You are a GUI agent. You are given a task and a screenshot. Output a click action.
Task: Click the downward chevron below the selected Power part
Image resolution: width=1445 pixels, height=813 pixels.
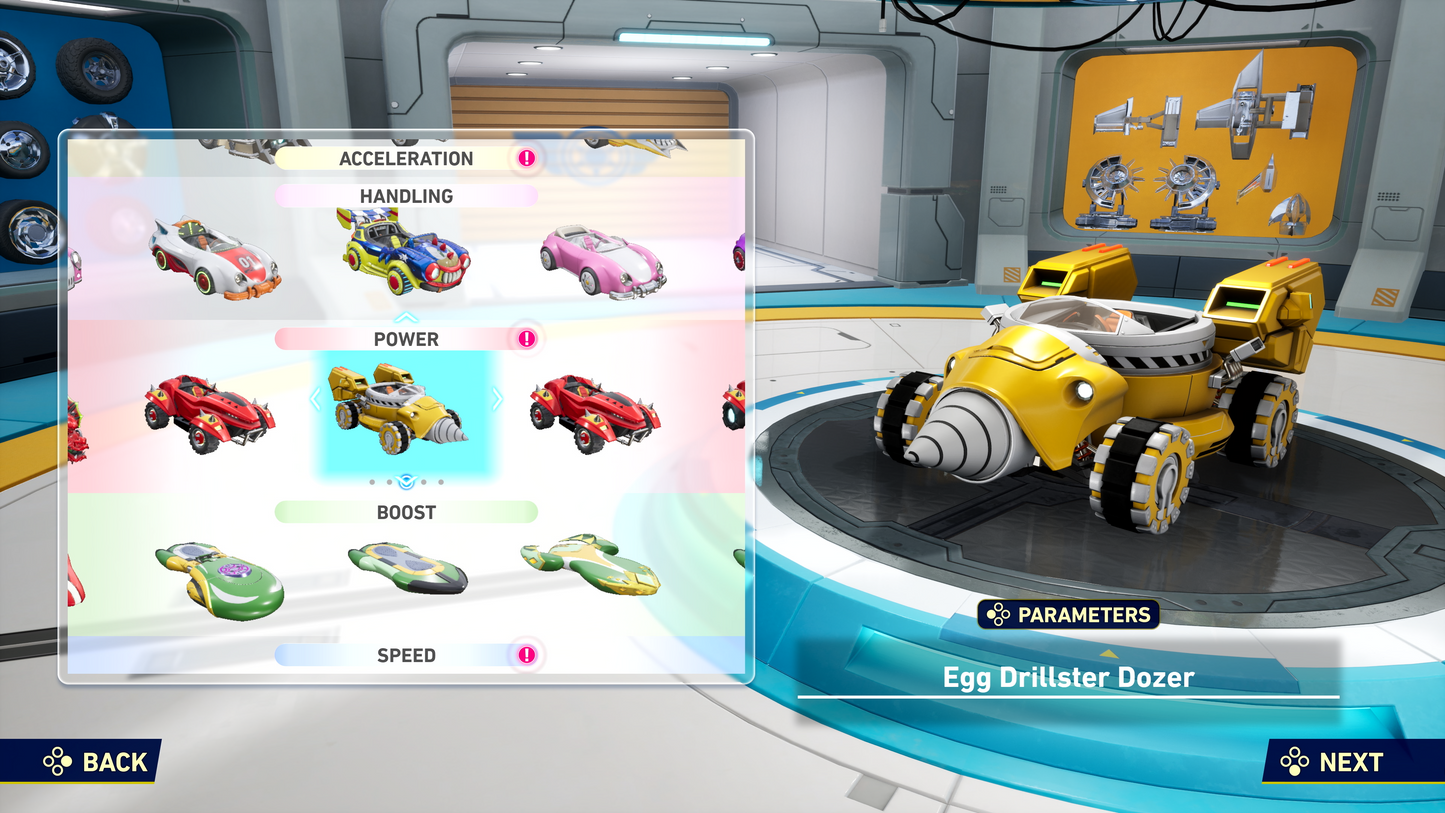[405, 481]
